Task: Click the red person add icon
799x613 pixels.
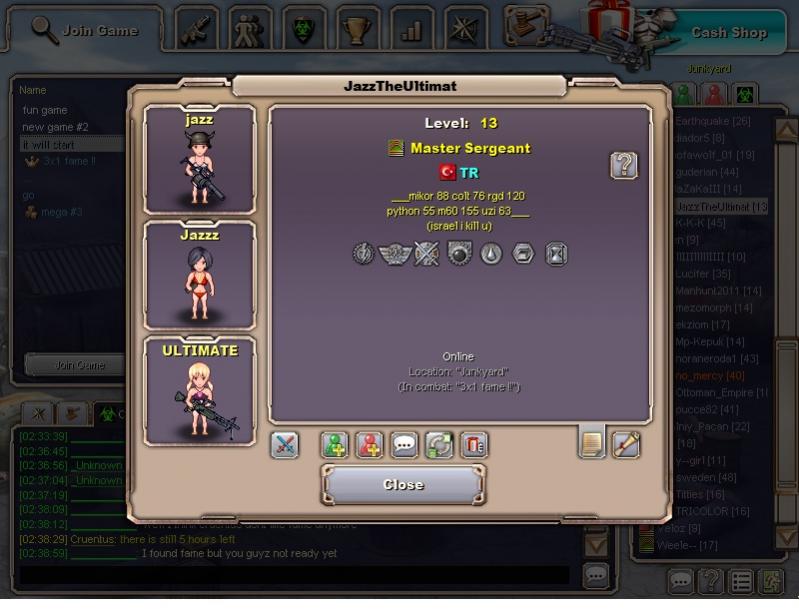Action: [x=370, y=445]
